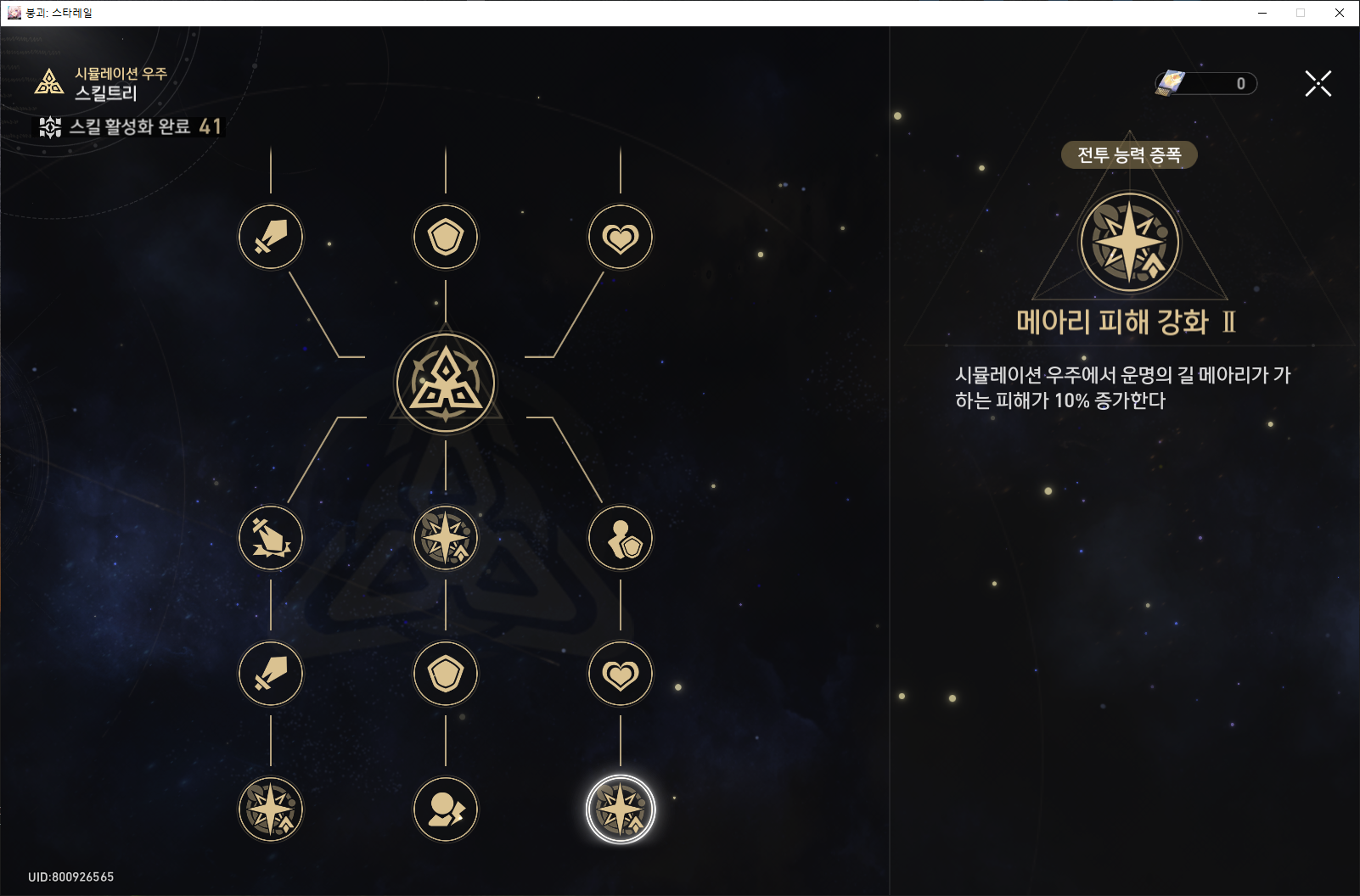Click the large skill icon in the detail panel

(1128, 241)
